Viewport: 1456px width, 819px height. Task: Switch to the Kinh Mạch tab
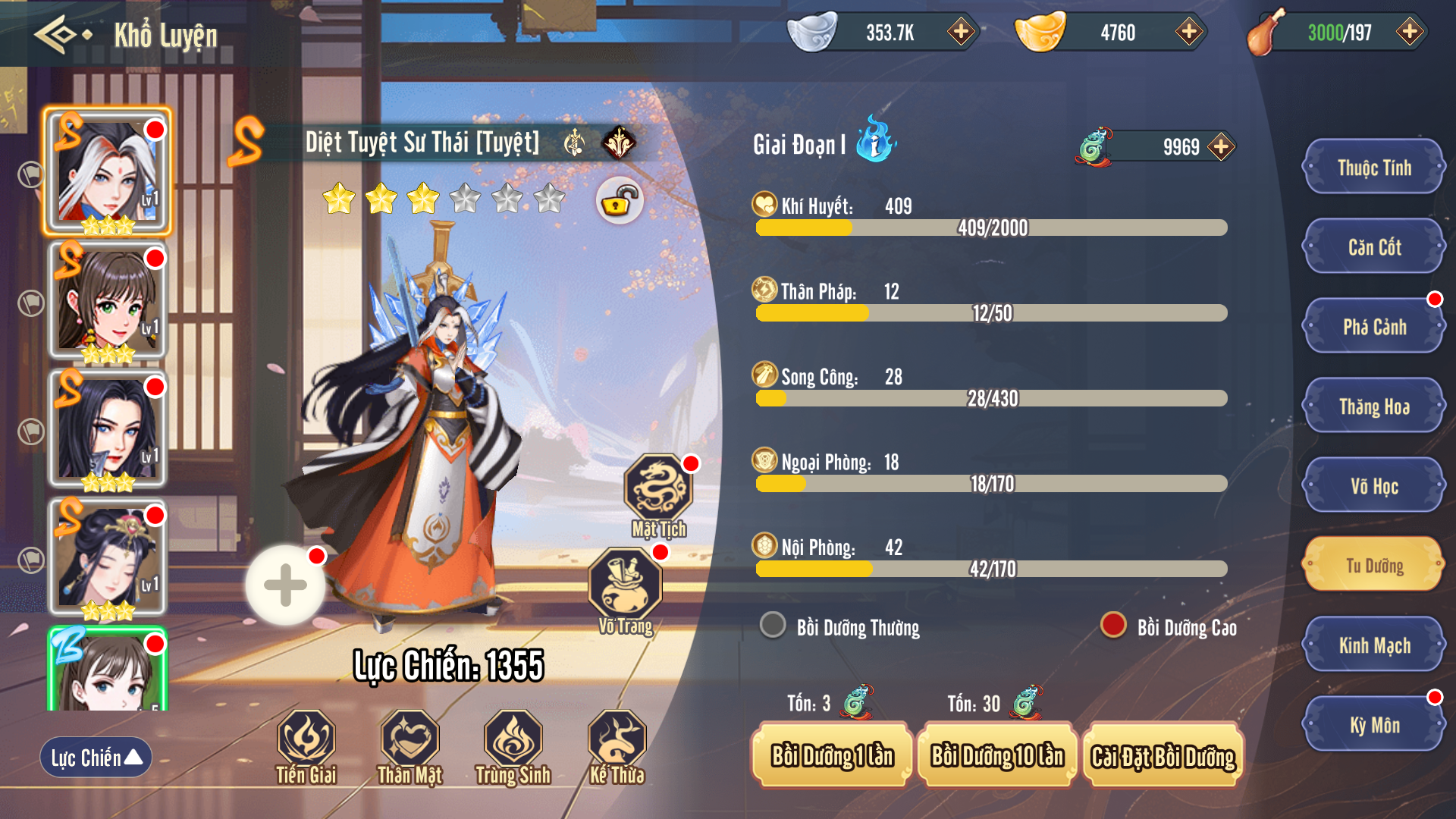click(1373, 645)
